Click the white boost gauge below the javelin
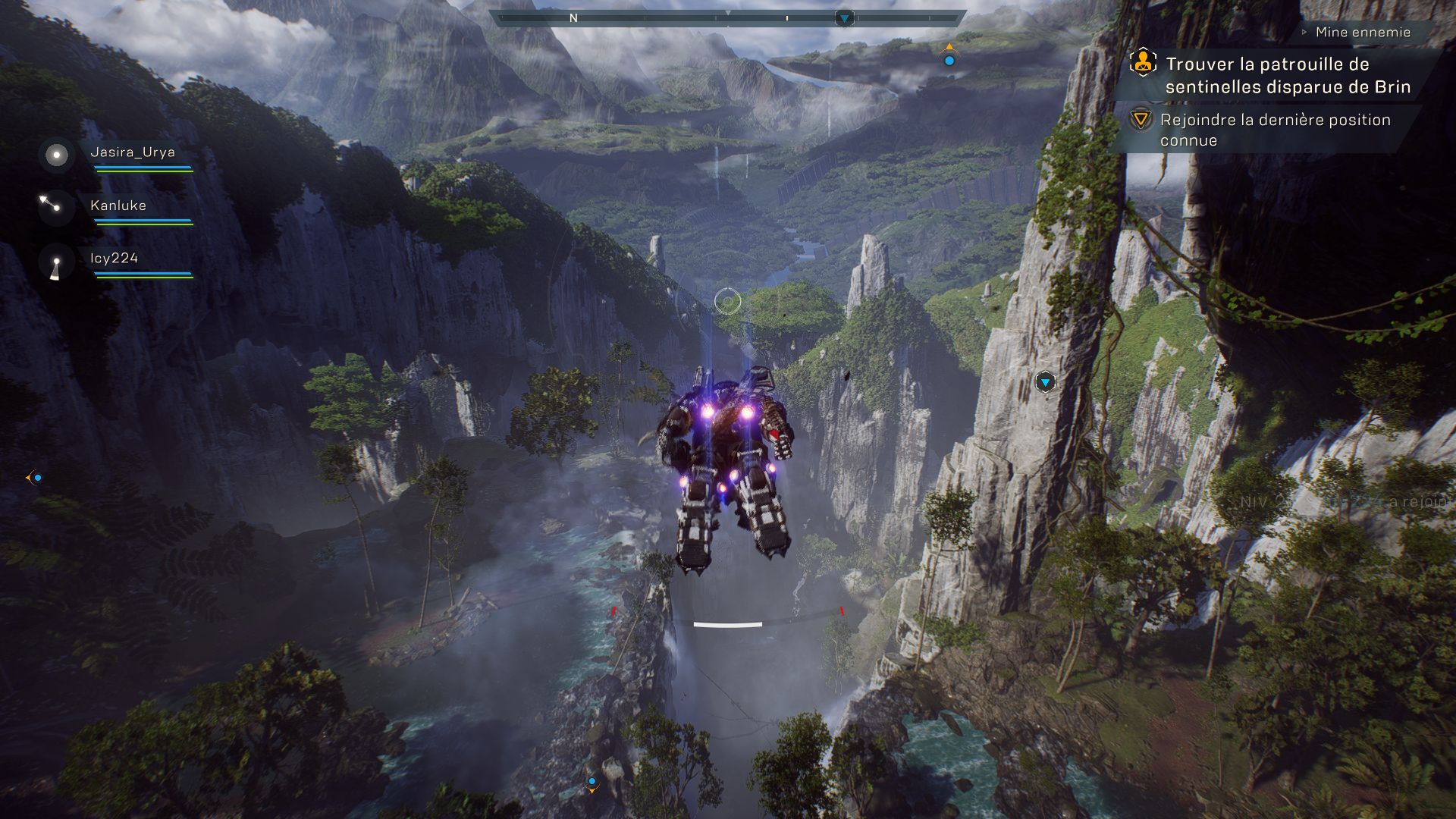This screenshot has width=1456, height=819. coord(727,624)
